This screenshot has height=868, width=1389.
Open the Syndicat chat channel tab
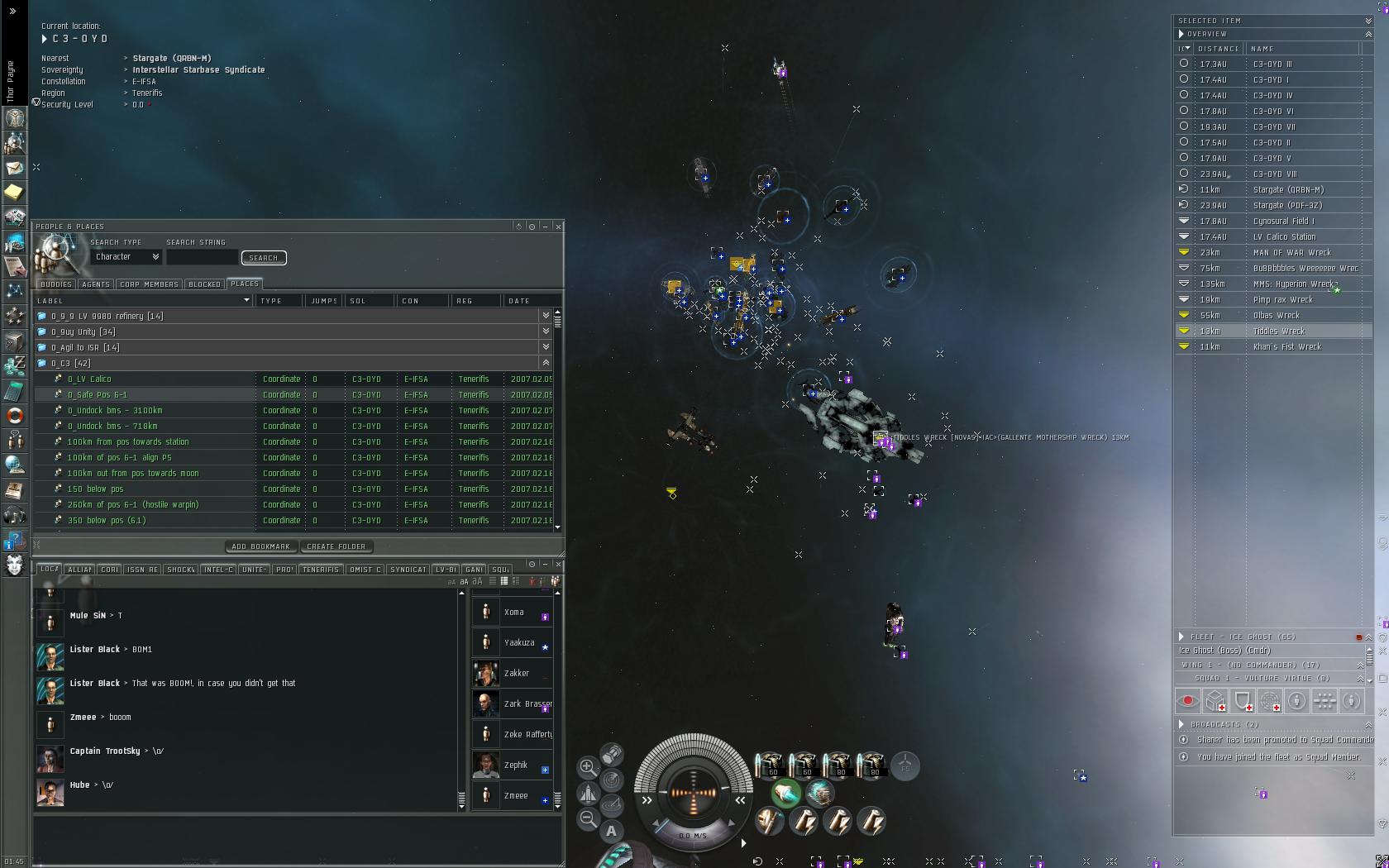(x=408, y=570)
